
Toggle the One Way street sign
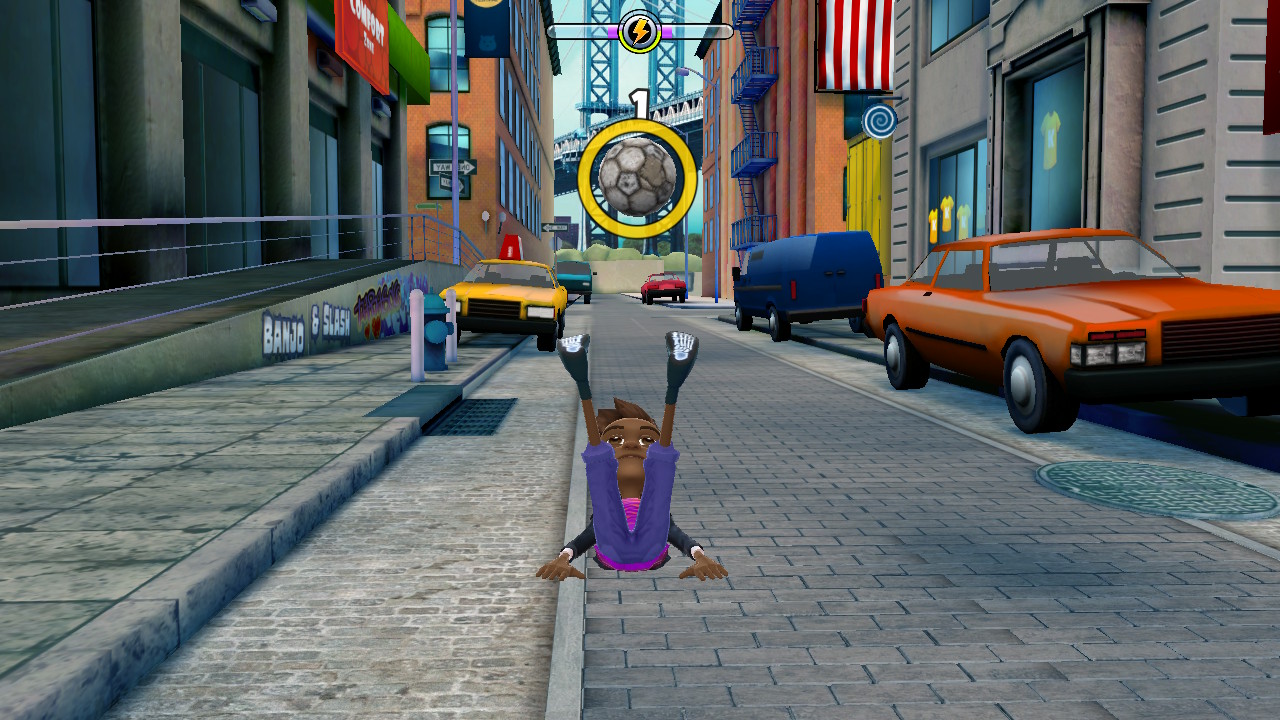tap(452, 165)
